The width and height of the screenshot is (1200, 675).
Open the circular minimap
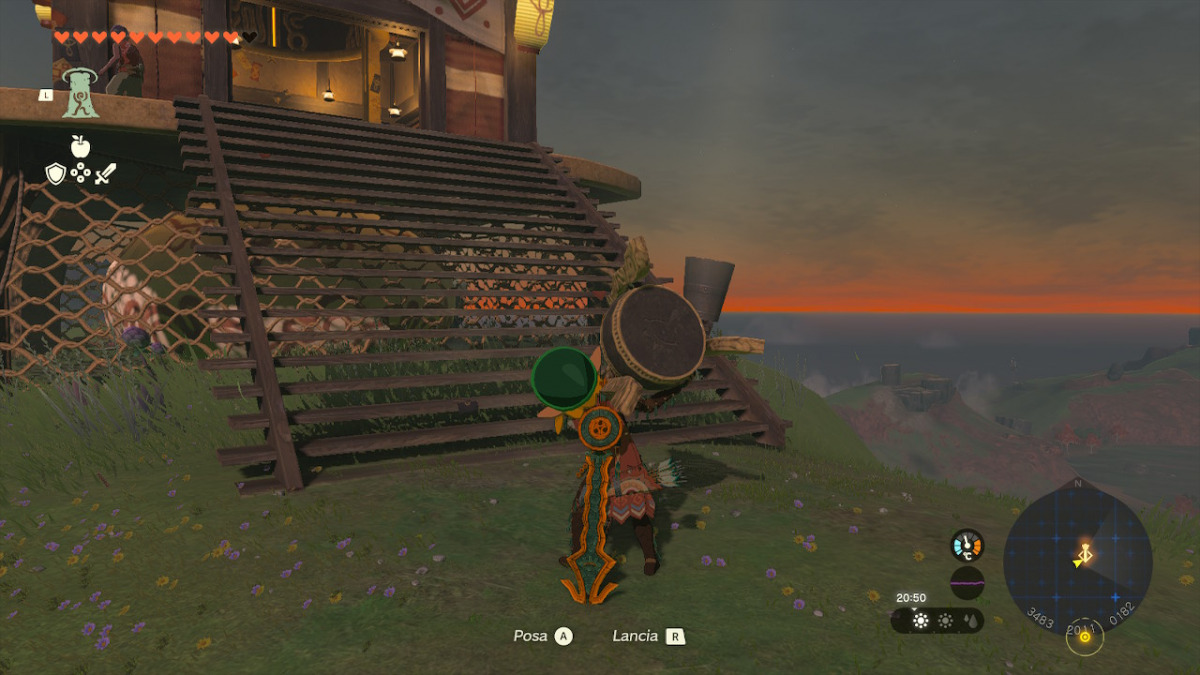tap(1077, 558)
